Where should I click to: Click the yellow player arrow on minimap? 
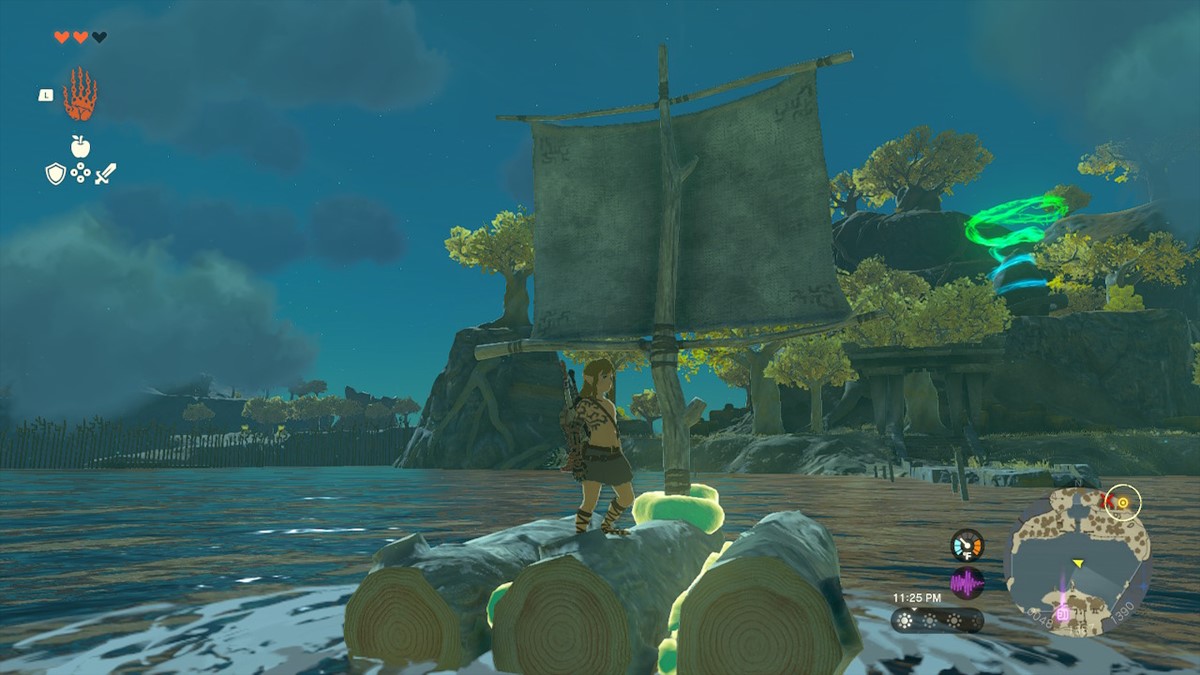[1078, 564]
